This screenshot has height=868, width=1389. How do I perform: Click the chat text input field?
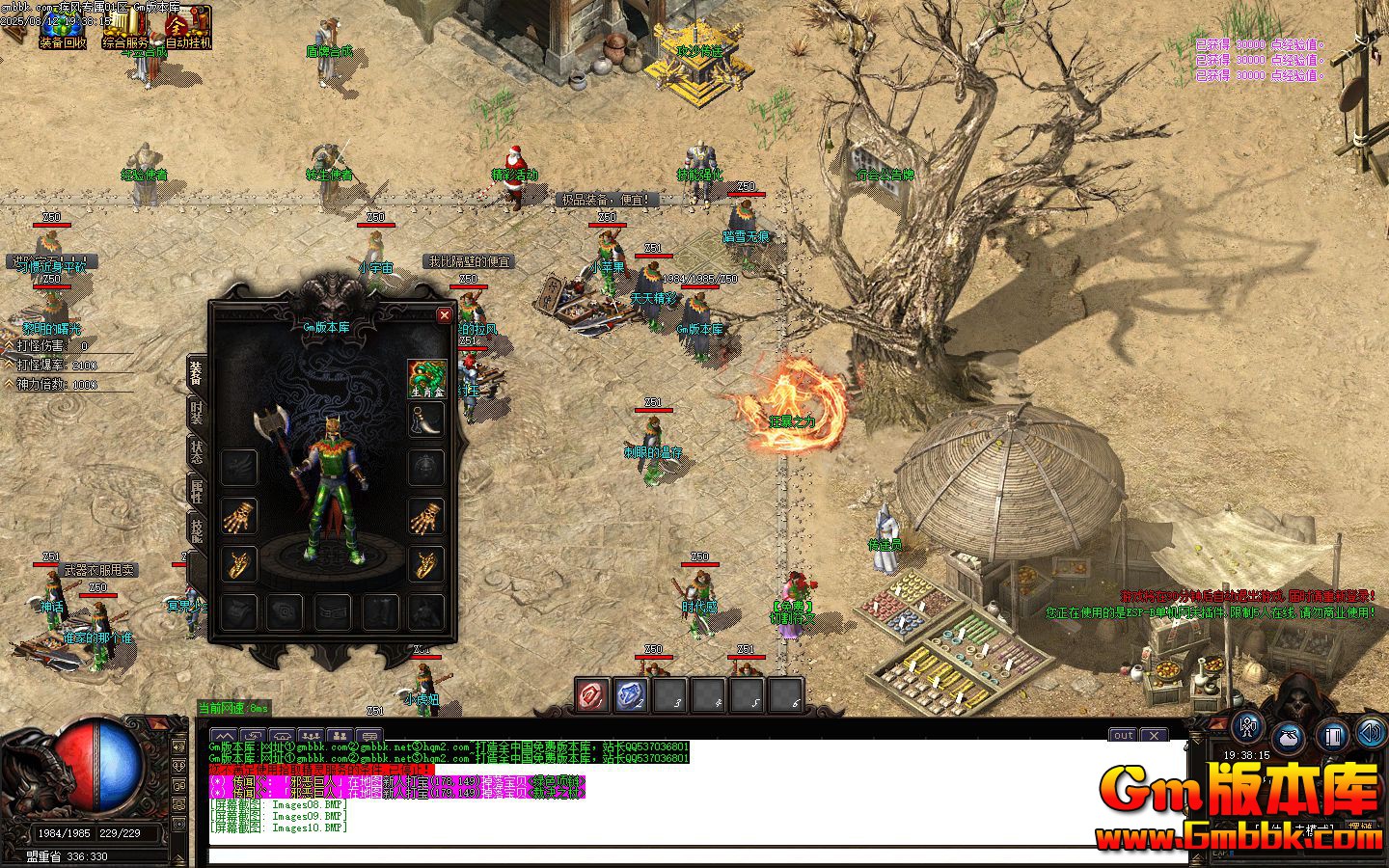[x=694, y=854]
